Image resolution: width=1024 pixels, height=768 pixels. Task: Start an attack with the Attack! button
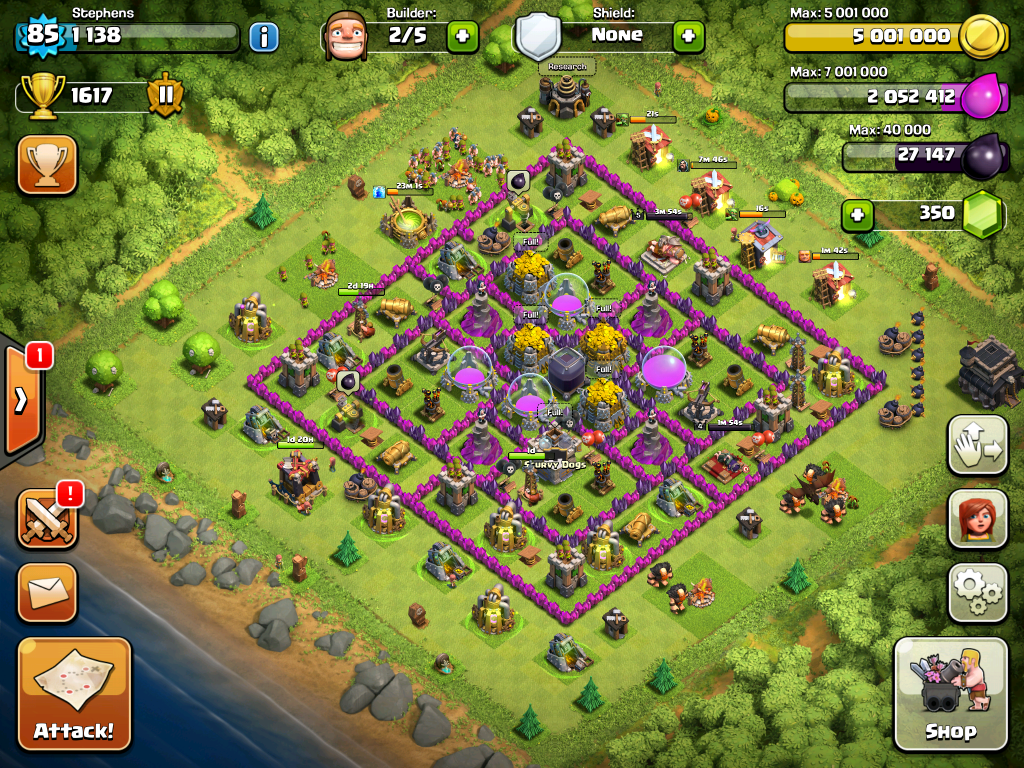click(x=74, y=693)
